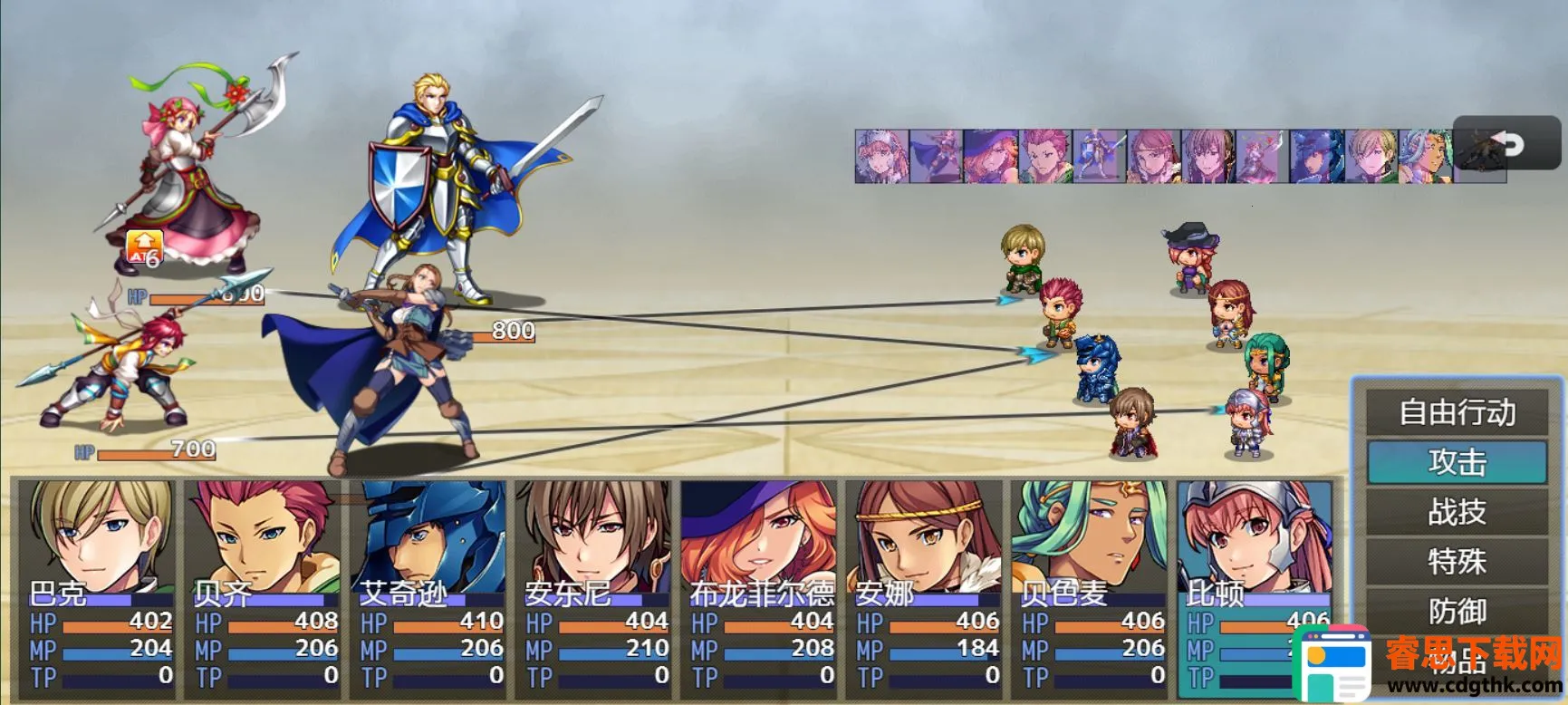Select the 自由行动 command
The image size is (1568, 705).
click(x=1457, y=412)
